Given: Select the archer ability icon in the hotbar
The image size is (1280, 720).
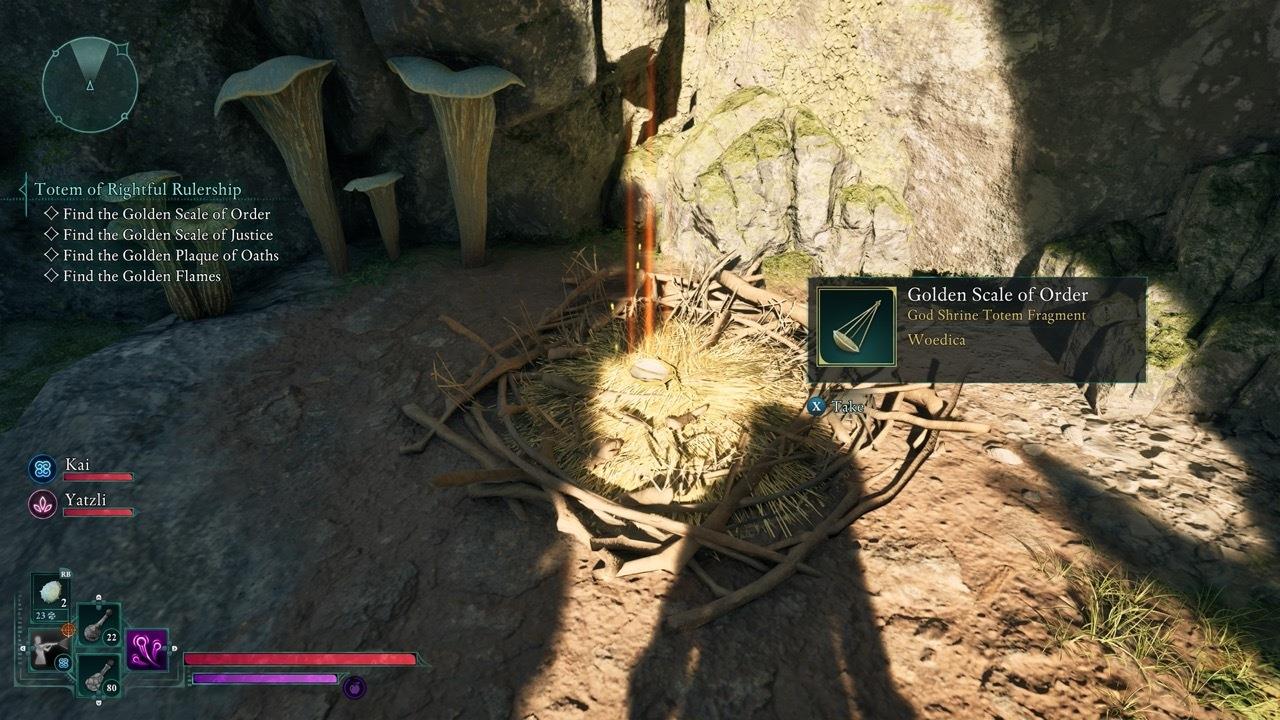Looking at the screenshot, I should pyautogui.click(x=47, y=649).
